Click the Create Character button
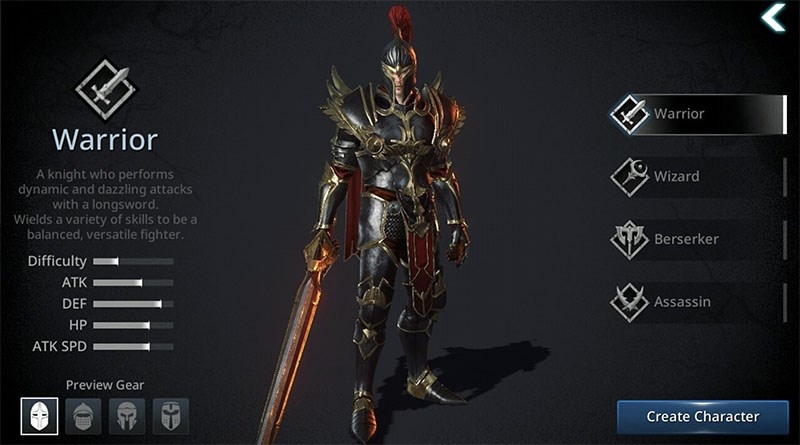 (x=702, y=416)
